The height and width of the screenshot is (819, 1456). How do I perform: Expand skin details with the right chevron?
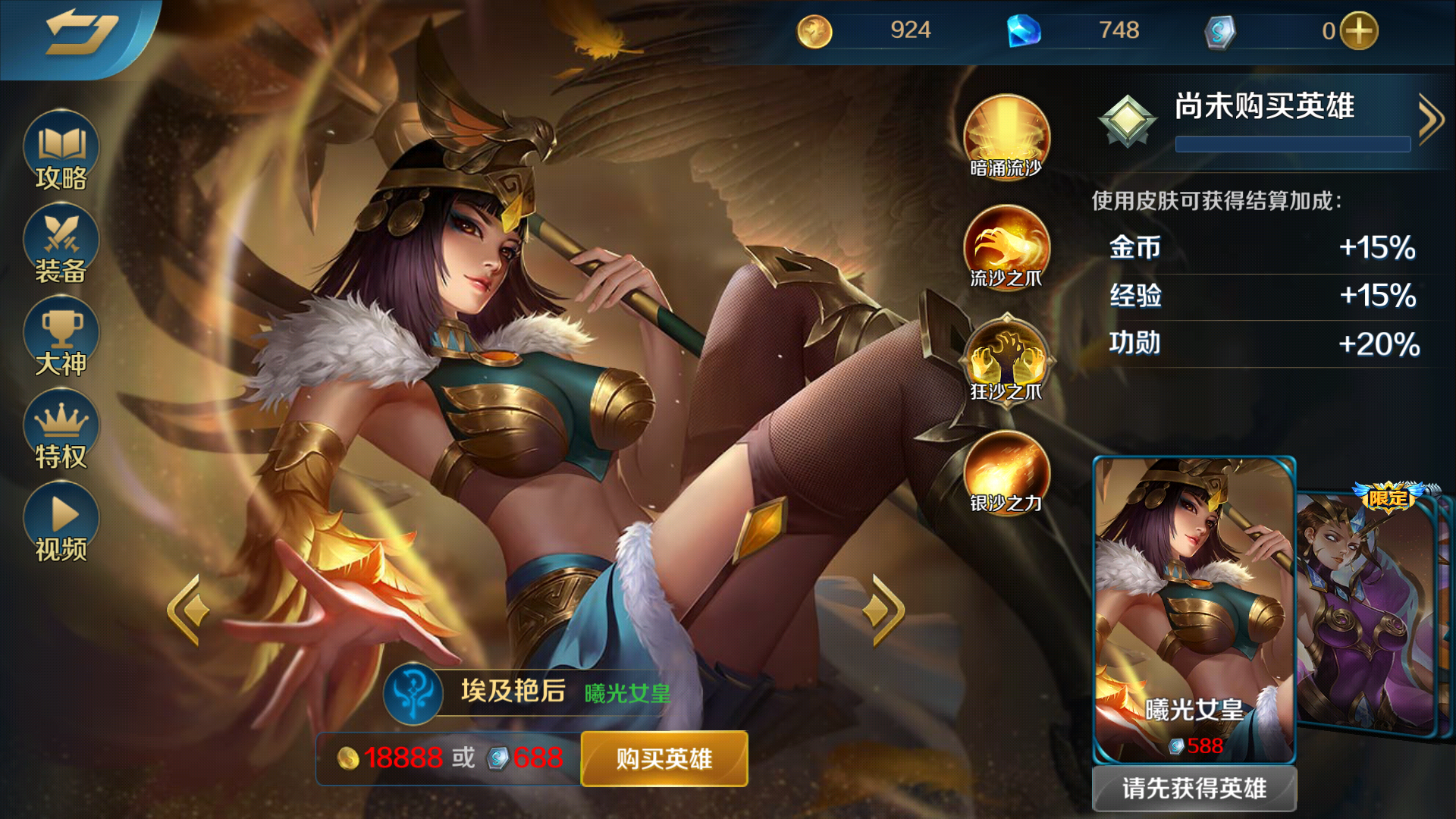point(1430,120)
